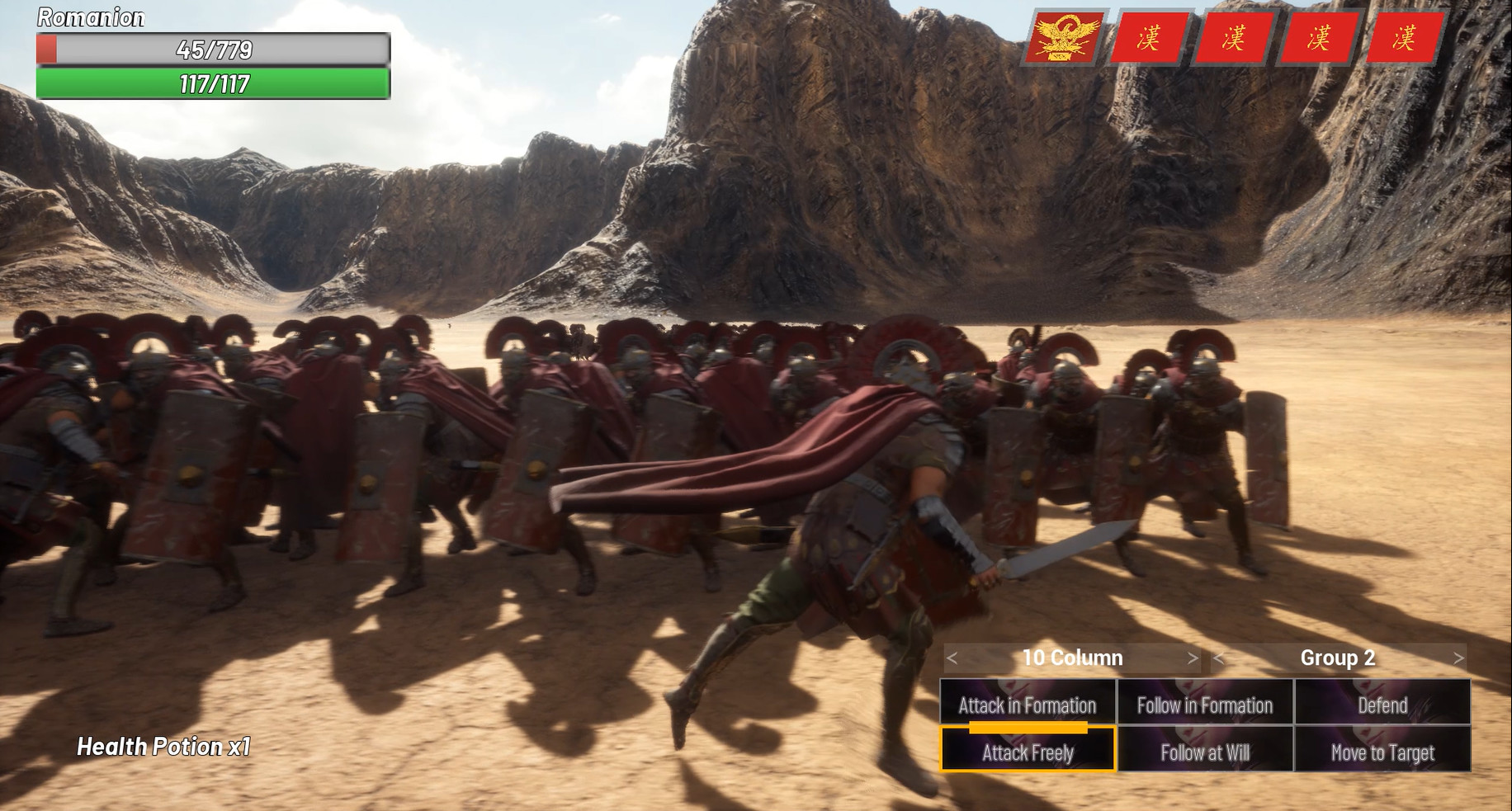Click the left arrow beside Group 2
1512x811 pixels.
(1219, 659)
